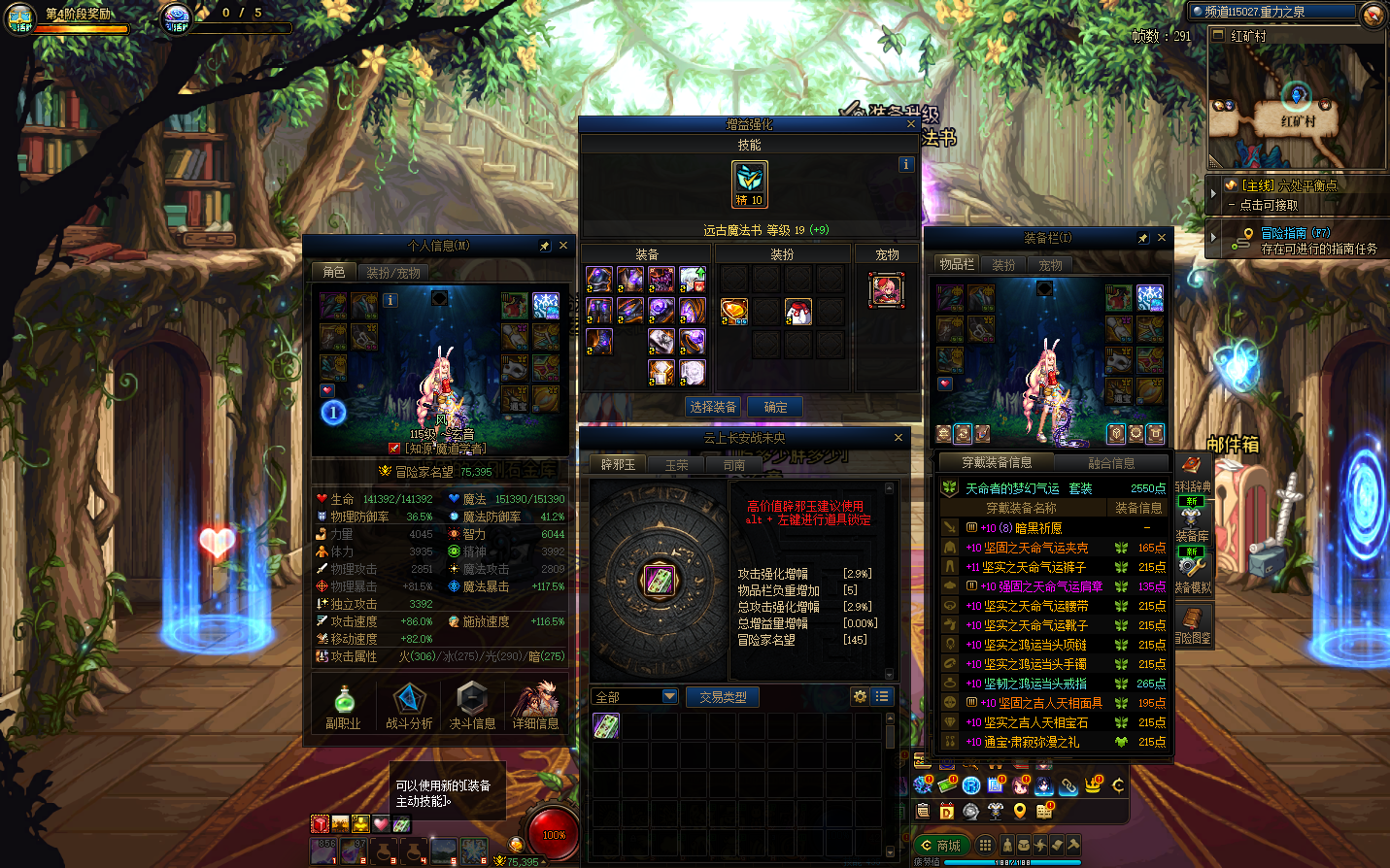
Task: Switch to the 装扮/宠物 tab
Action: pyautogui.click(x=392, y=273)
